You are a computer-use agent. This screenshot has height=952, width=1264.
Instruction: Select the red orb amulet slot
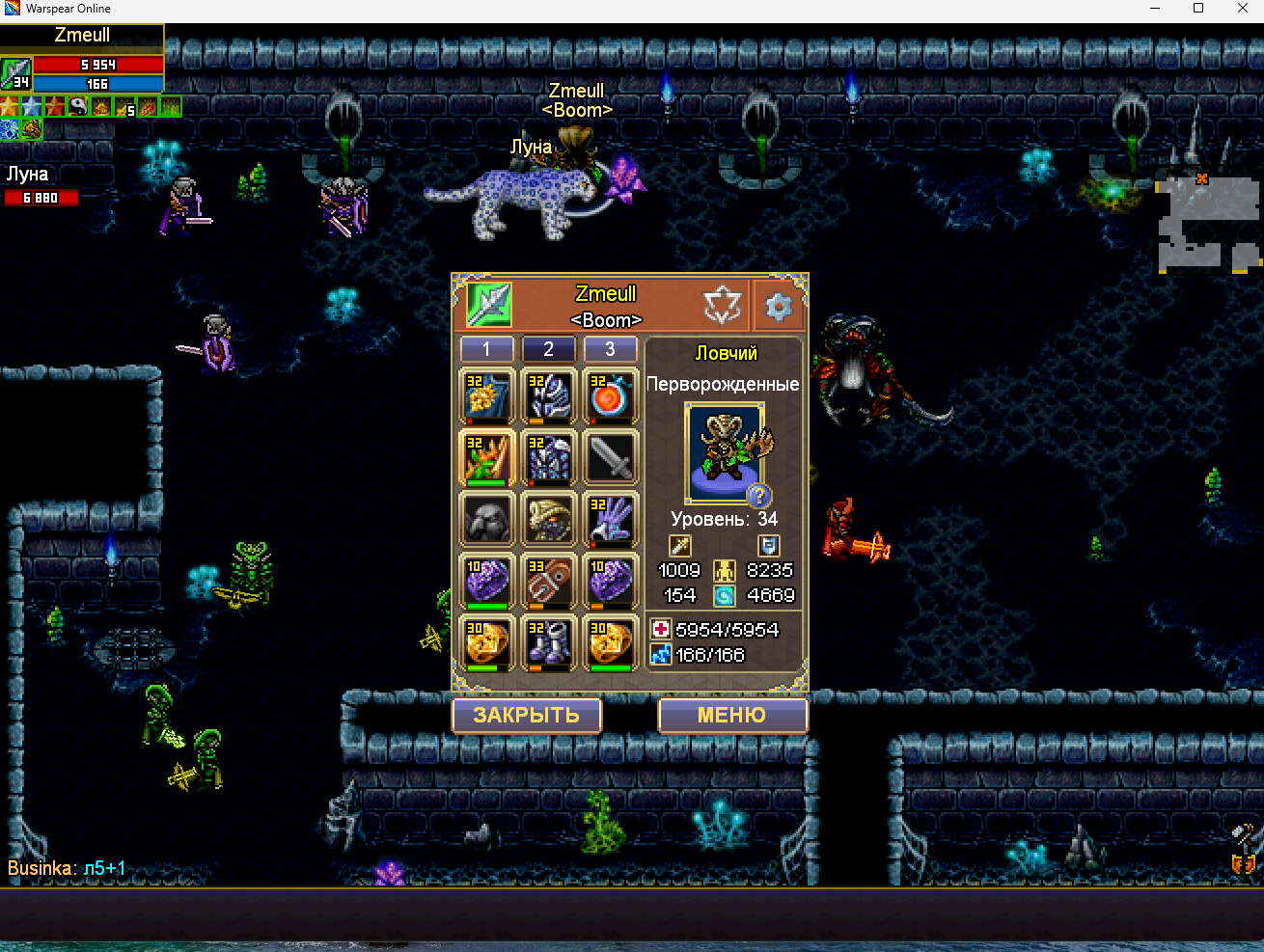(610, 395)
